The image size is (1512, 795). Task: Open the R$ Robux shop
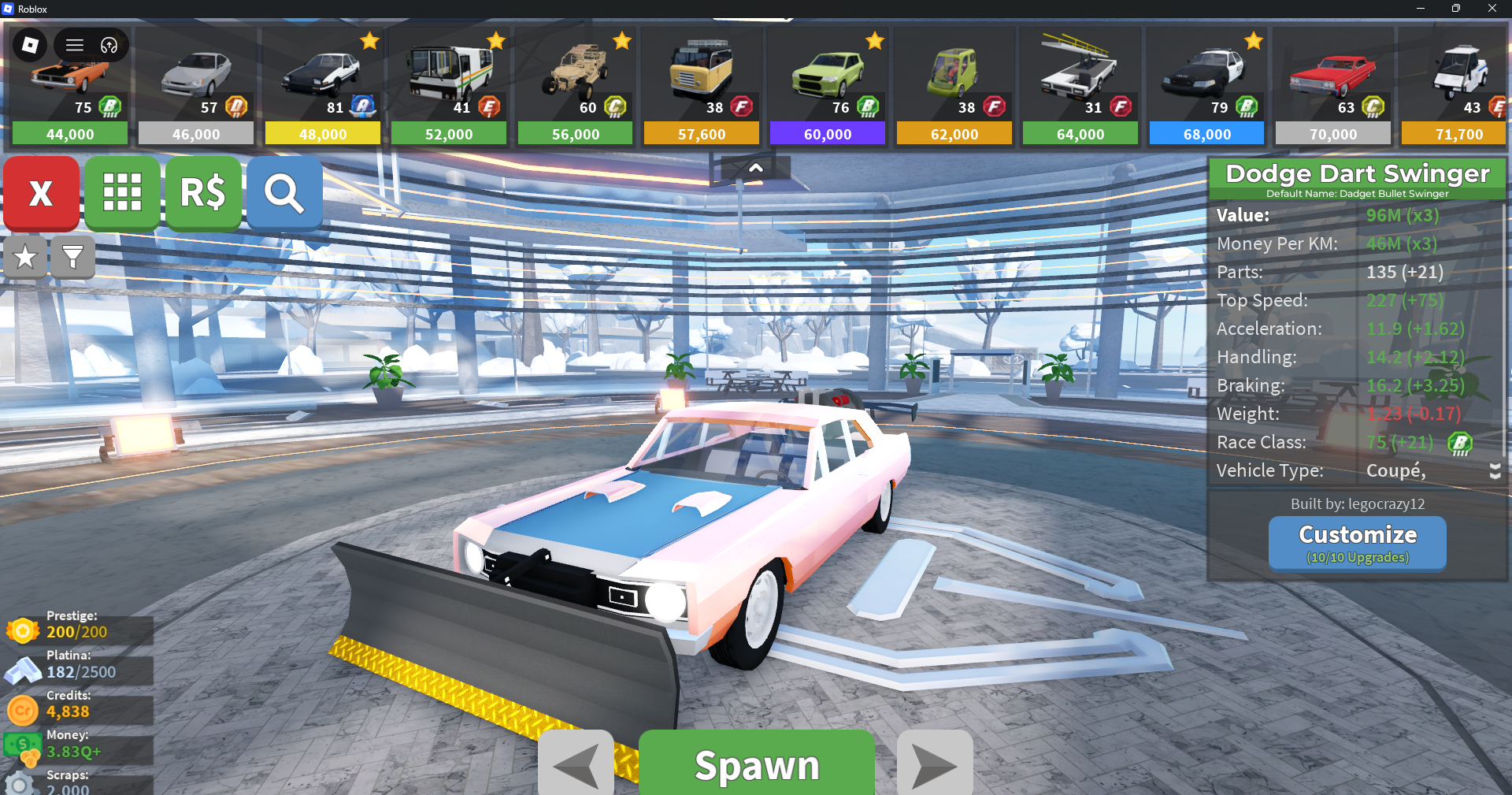click(203, 193)
